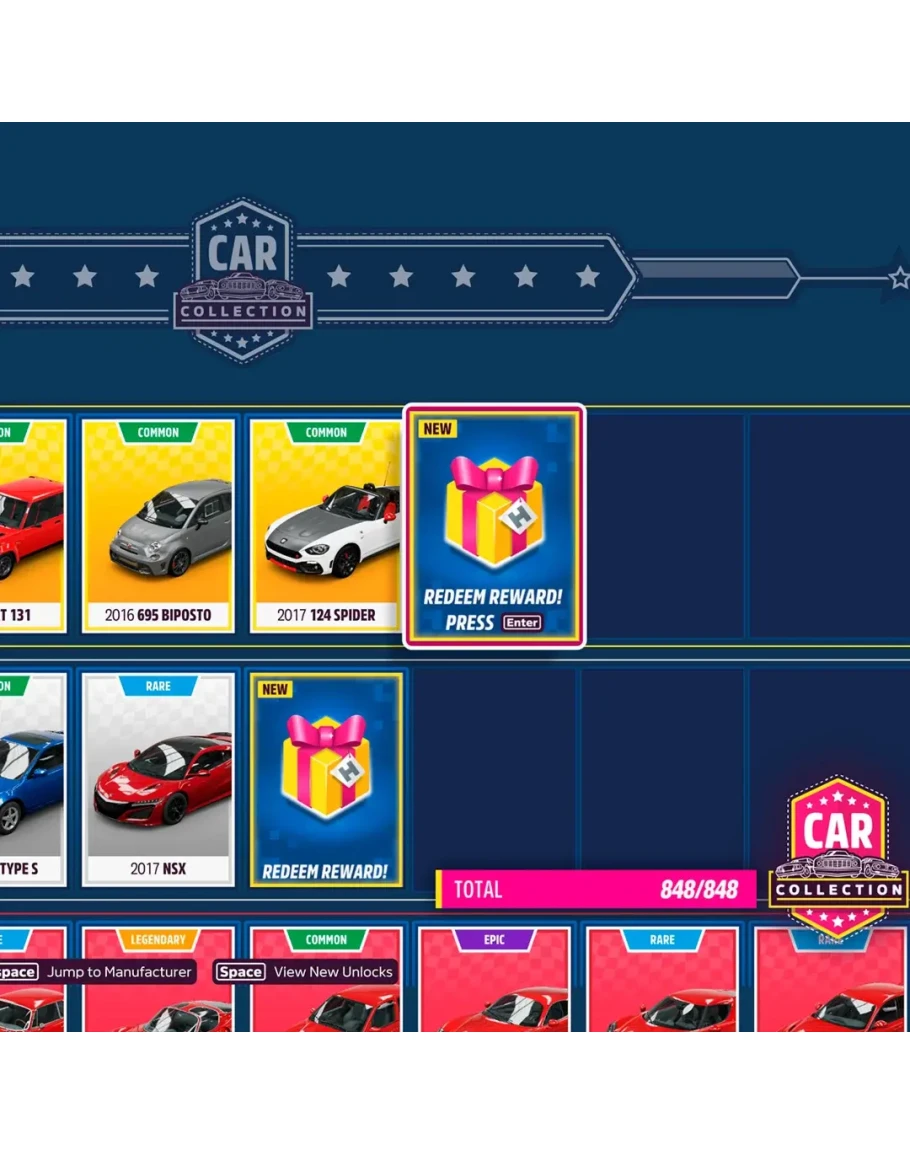Viewport: 910px width, 1155px height.
Task: Redeem the gift beside the 124 Spider
Action: pyautogui.click(x=493, y=526)
